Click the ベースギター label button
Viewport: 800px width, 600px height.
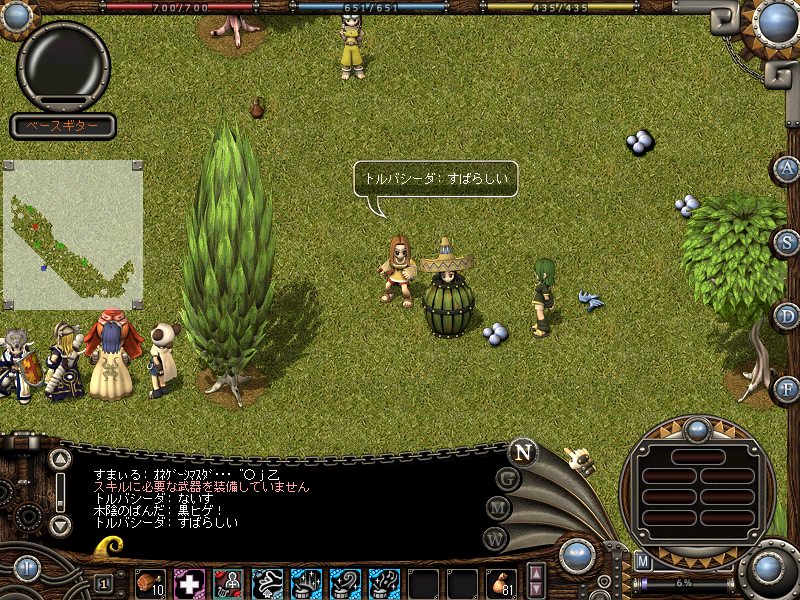click(63, 126)
